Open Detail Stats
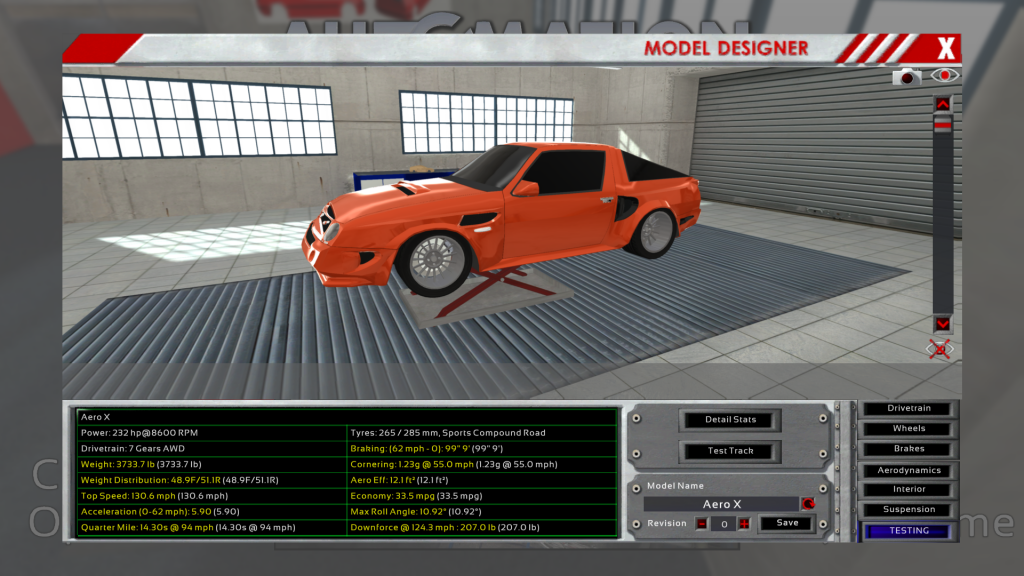Image resolution: width=1024 pixels, height=576 pixels. pyautogui.click(x=730, y=420)
